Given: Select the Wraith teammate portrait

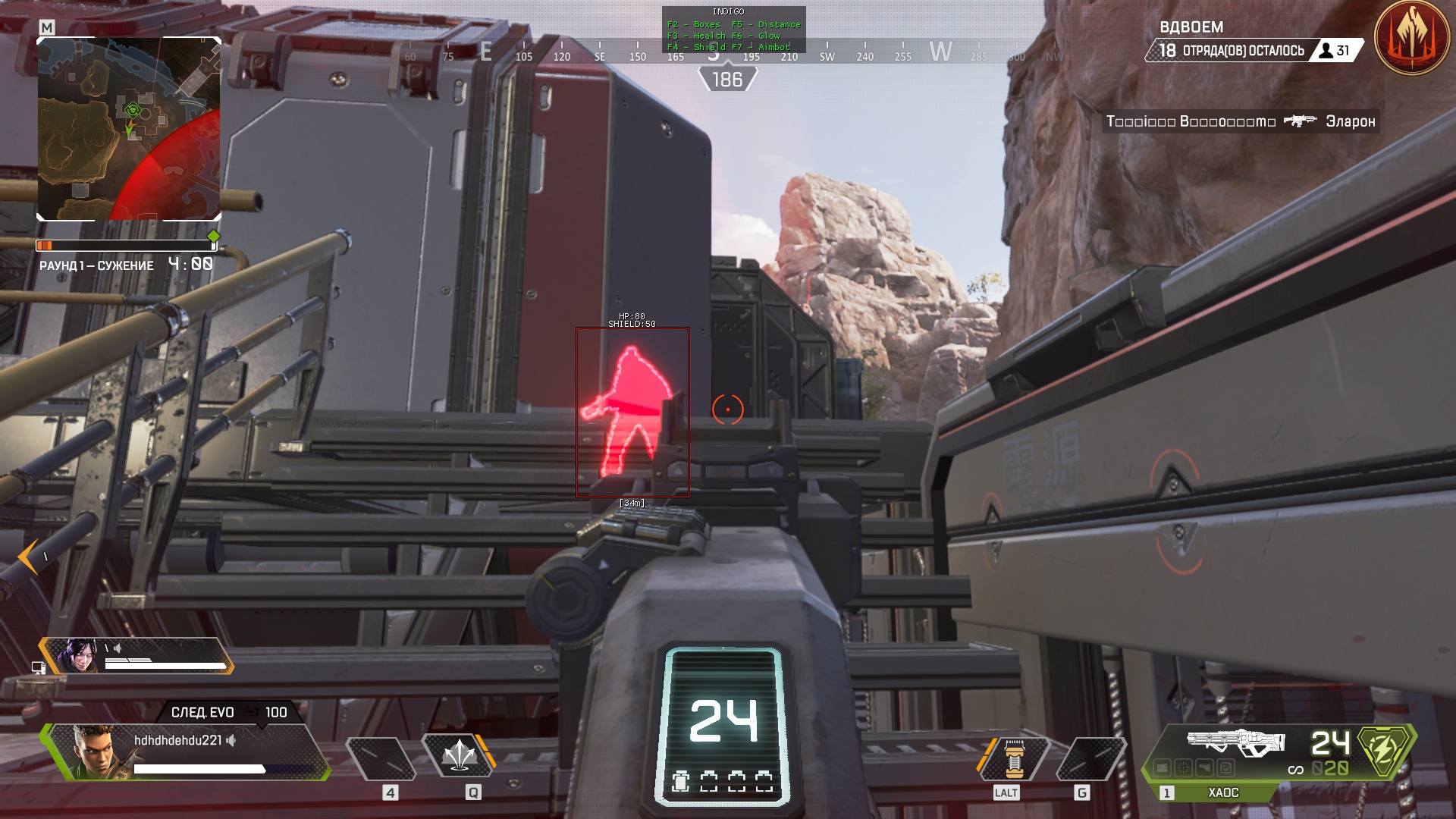Looking at the screenshot, I should pos(80,655).
